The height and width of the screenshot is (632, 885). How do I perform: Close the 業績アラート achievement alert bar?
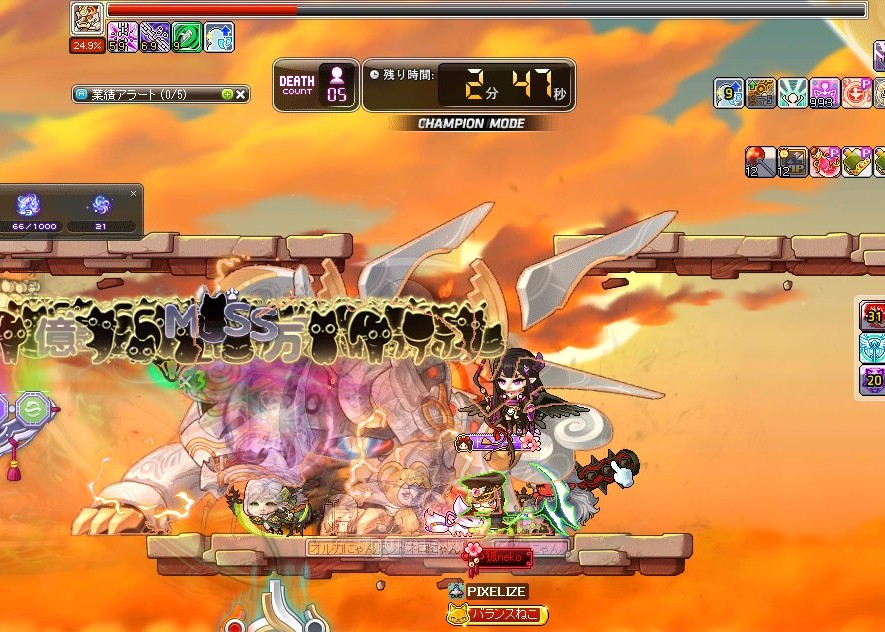tap(241, 95)
